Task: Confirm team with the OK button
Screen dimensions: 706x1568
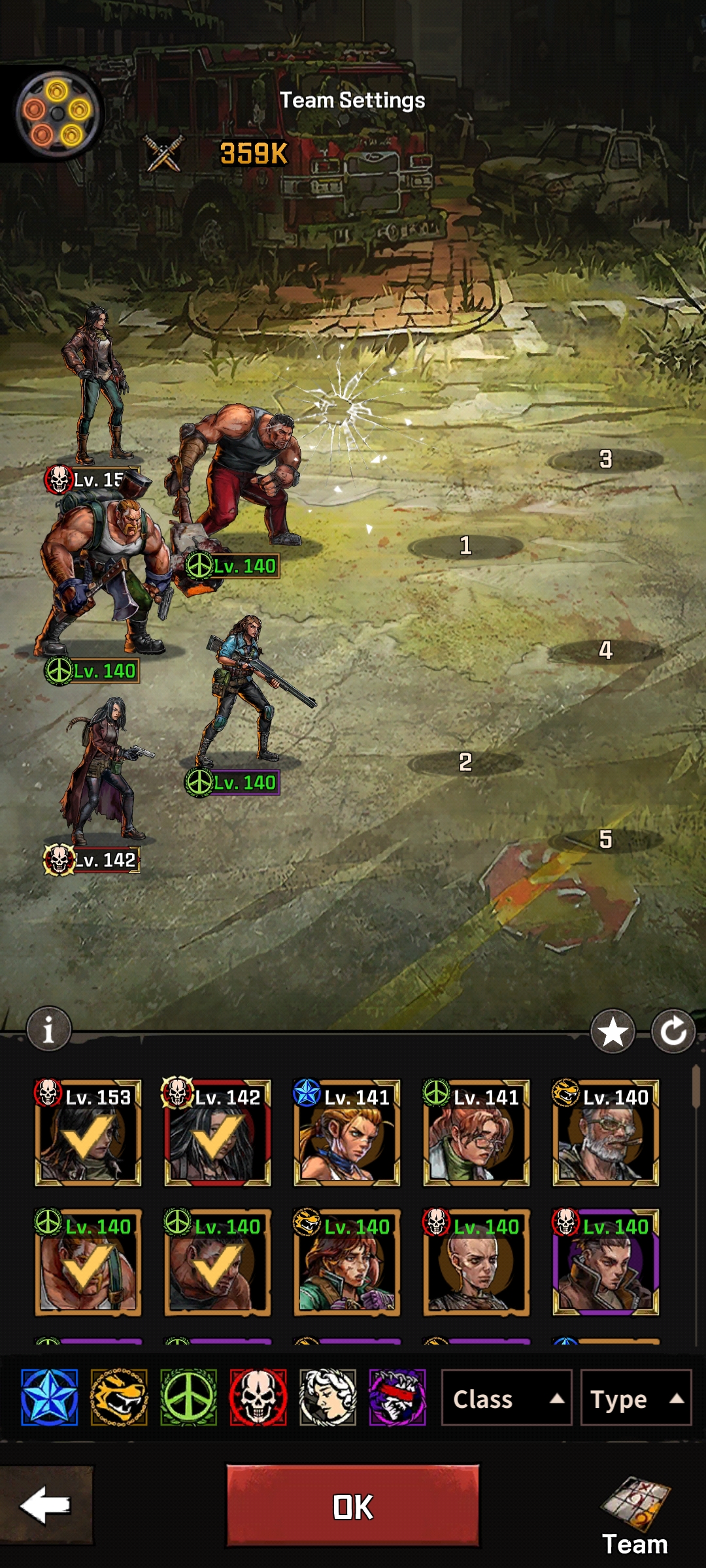Action: coord(353,1506)
